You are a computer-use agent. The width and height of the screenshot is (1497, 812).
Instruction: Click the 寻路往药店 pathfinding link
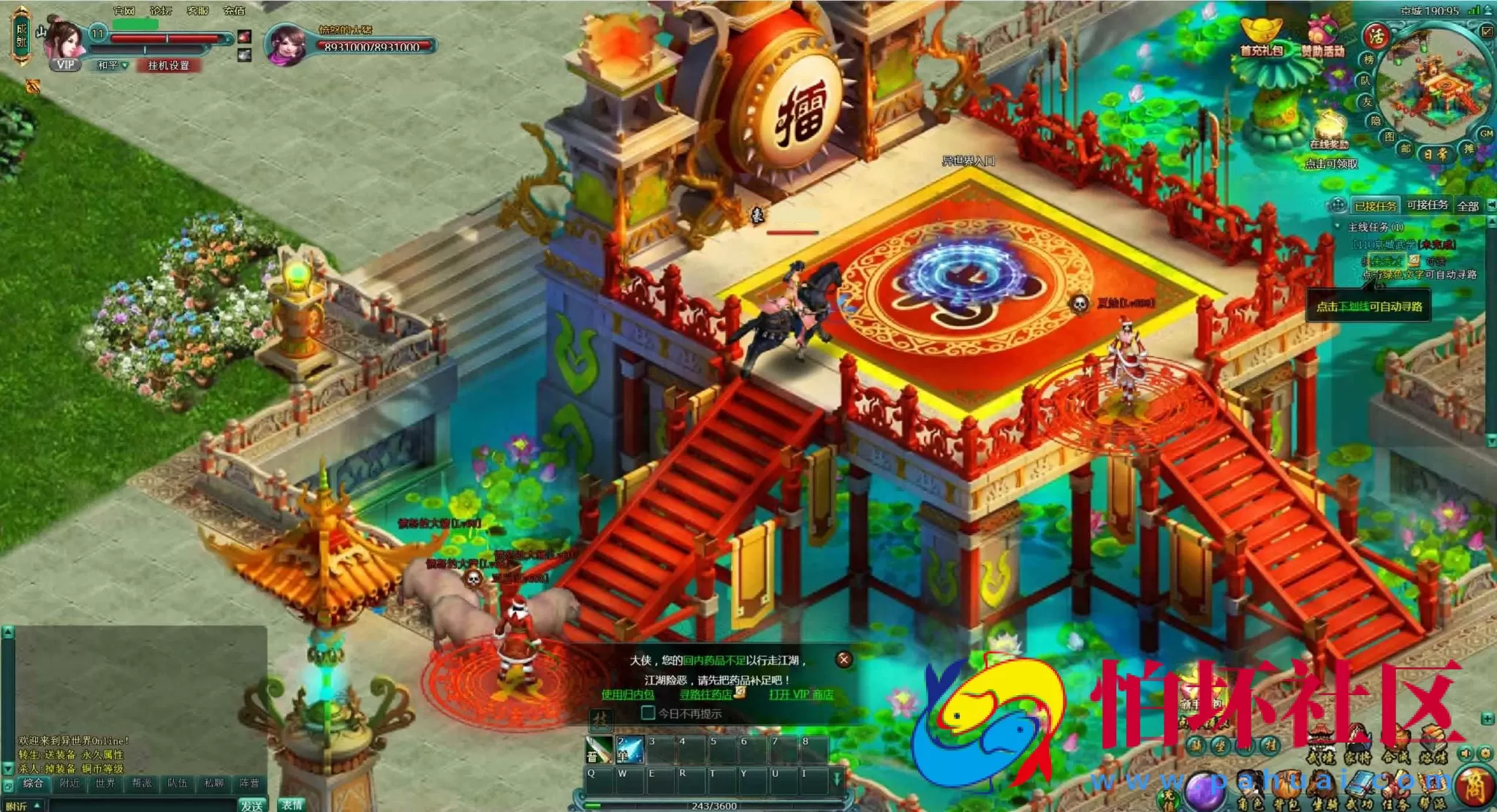[706, 694]
